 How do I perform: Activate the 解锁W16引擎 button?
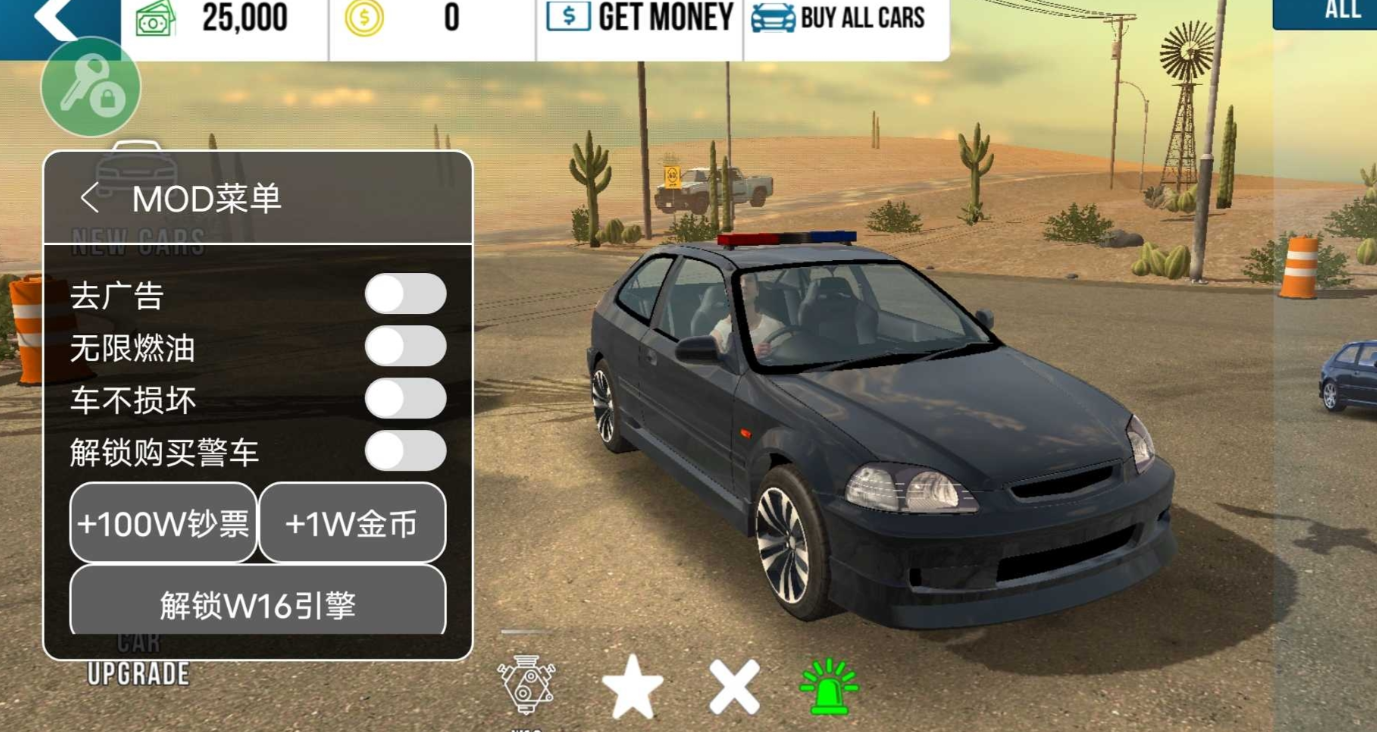pos(257,603)
